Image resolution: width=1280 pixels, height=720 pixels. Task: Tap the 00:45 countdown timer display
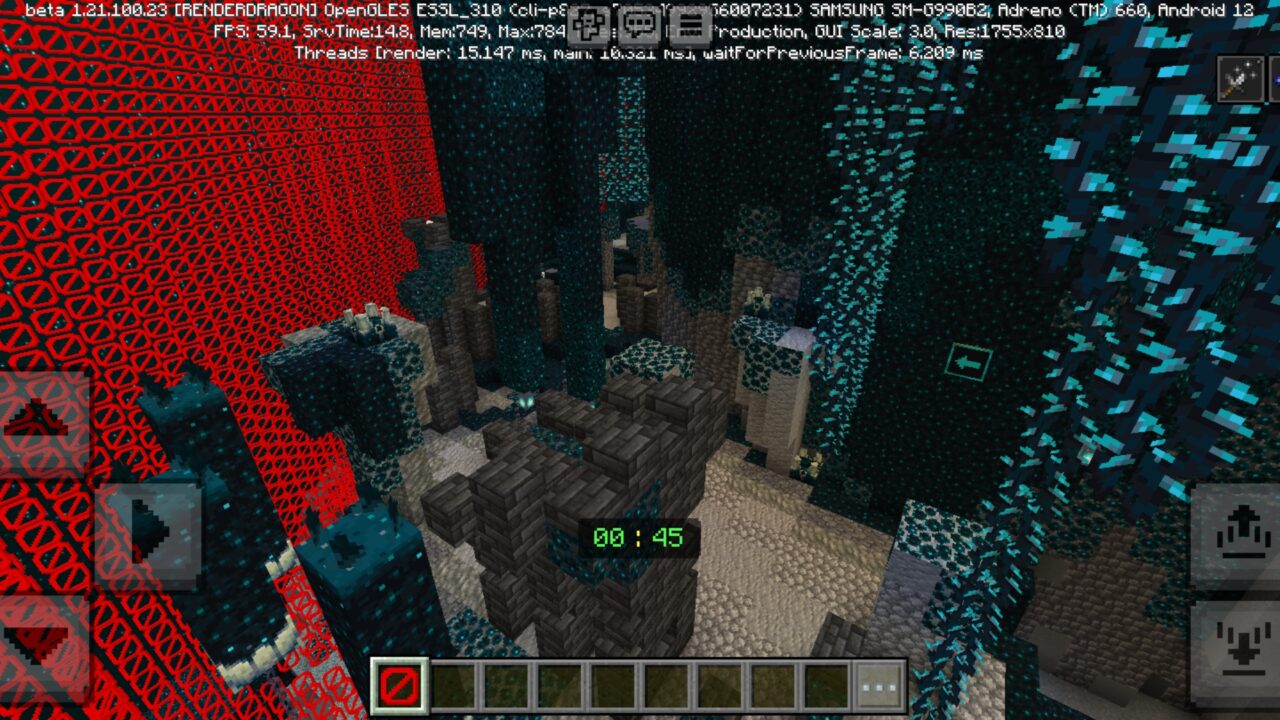(638, 539)
